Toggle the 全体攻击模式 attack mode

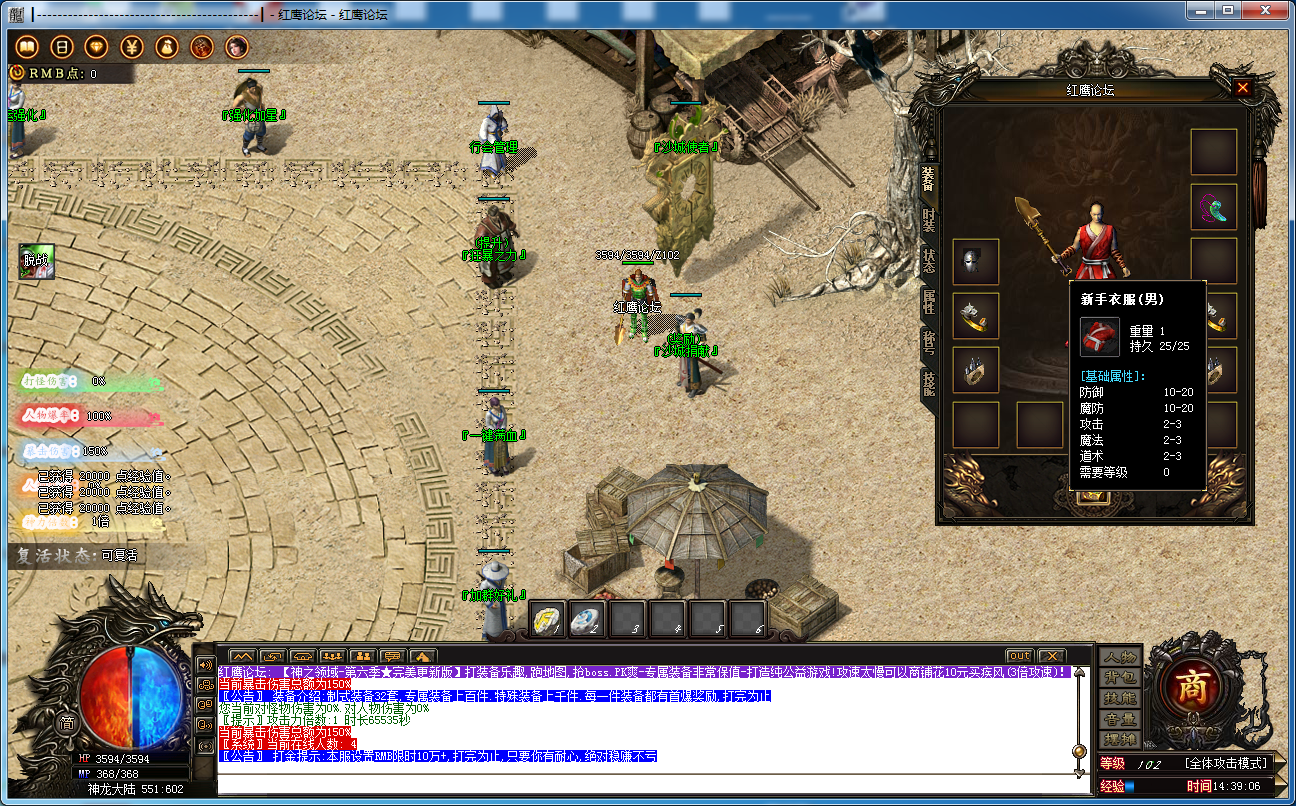(x=1228, y=763)
